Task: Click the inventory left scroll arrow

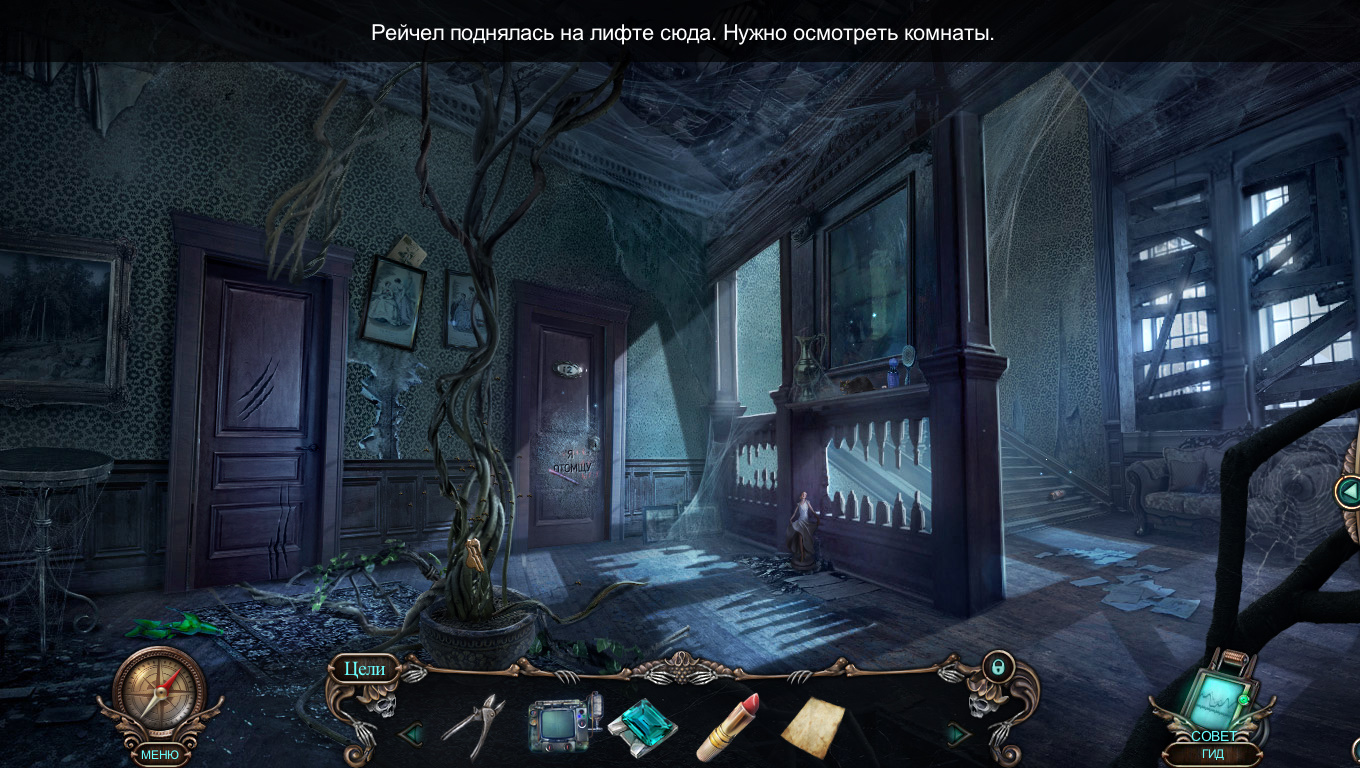Action: point(410,735)
